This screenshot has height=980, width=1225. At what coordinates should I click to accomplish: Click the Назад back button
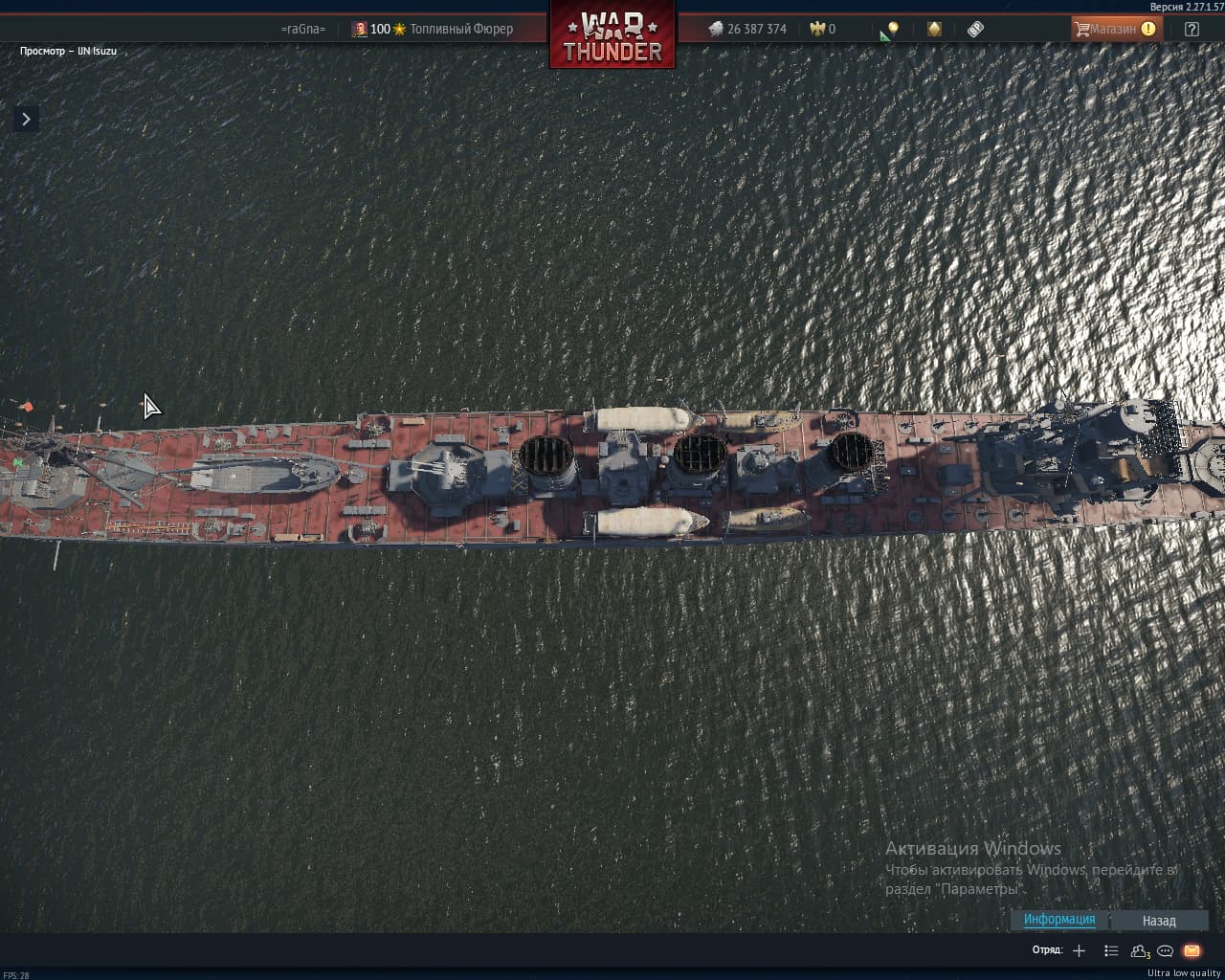tap(1158, 921)
